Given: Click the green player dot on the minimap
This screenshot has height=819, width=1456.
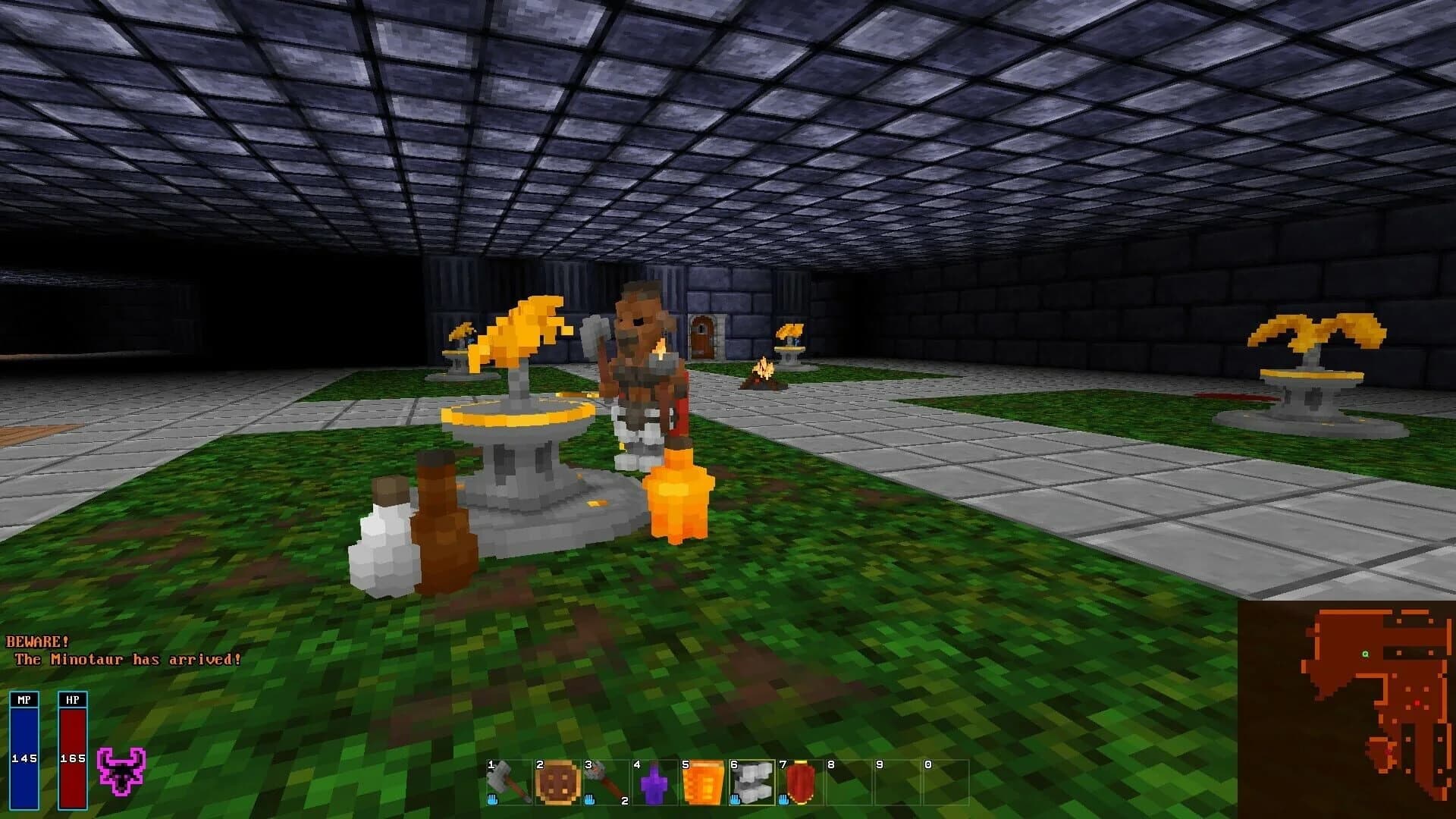Looking at the screenshot, I should coord(1365,654).
